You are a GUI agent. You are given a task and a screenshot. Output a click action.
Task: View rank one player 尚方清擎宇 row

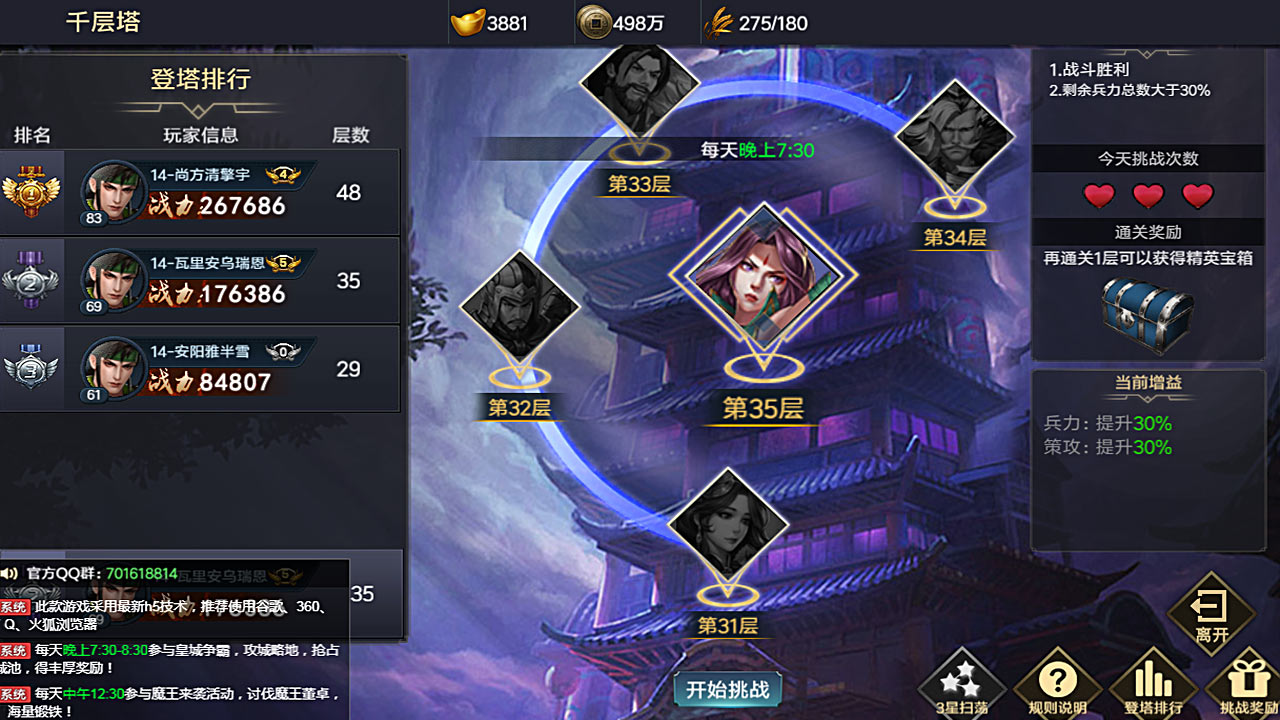point(200,193)
